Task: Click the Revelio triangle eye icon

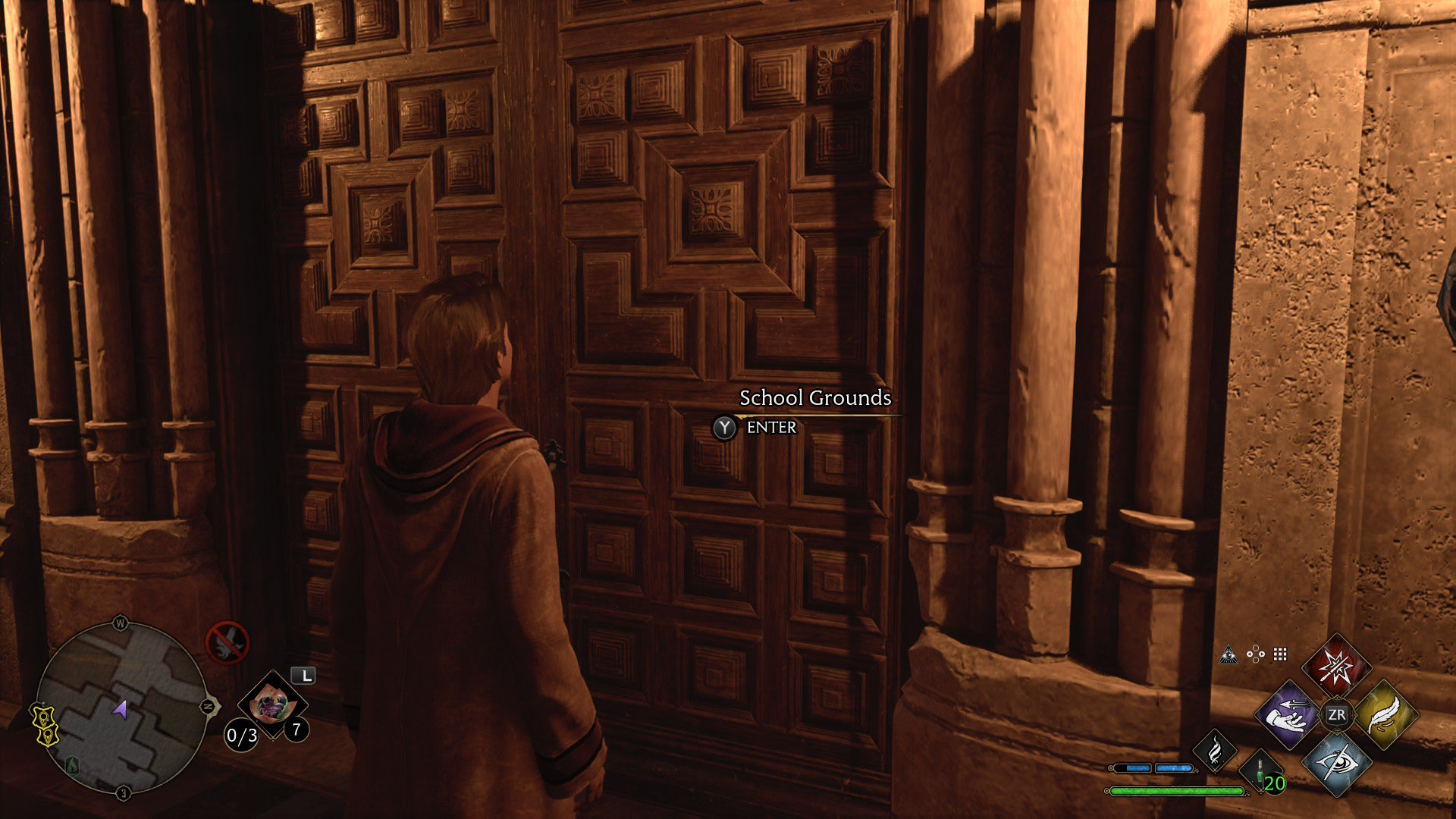Action: 1228,655
